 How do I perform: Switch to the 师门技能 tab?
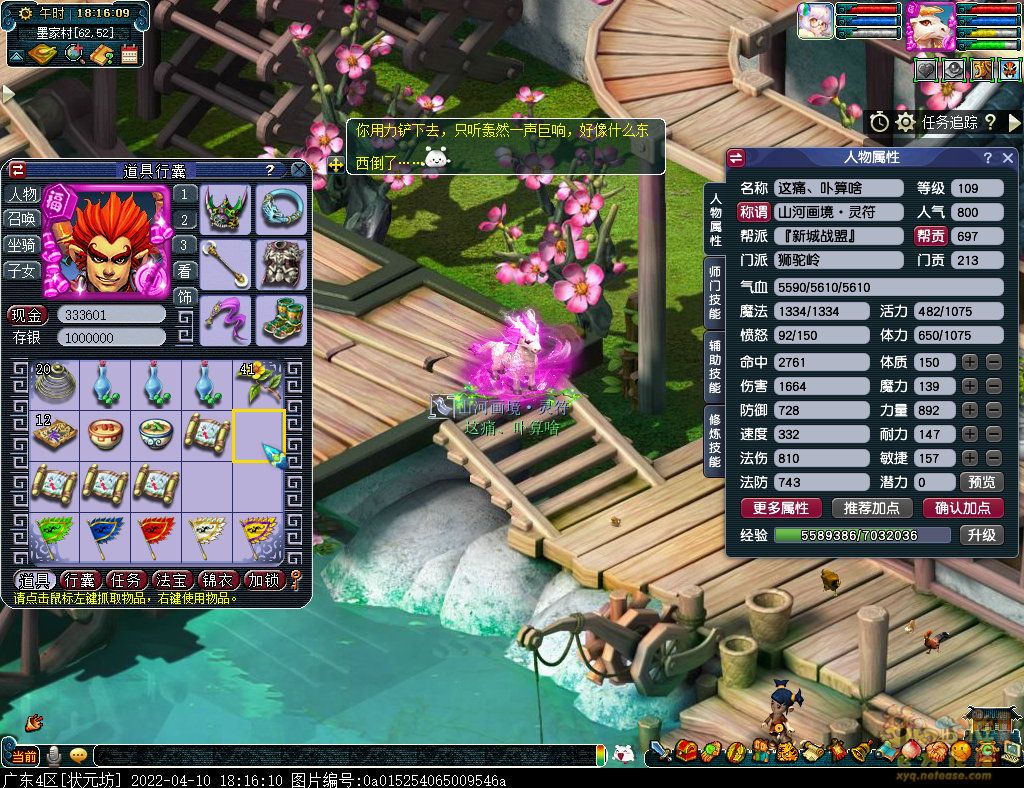coord(715,292)
